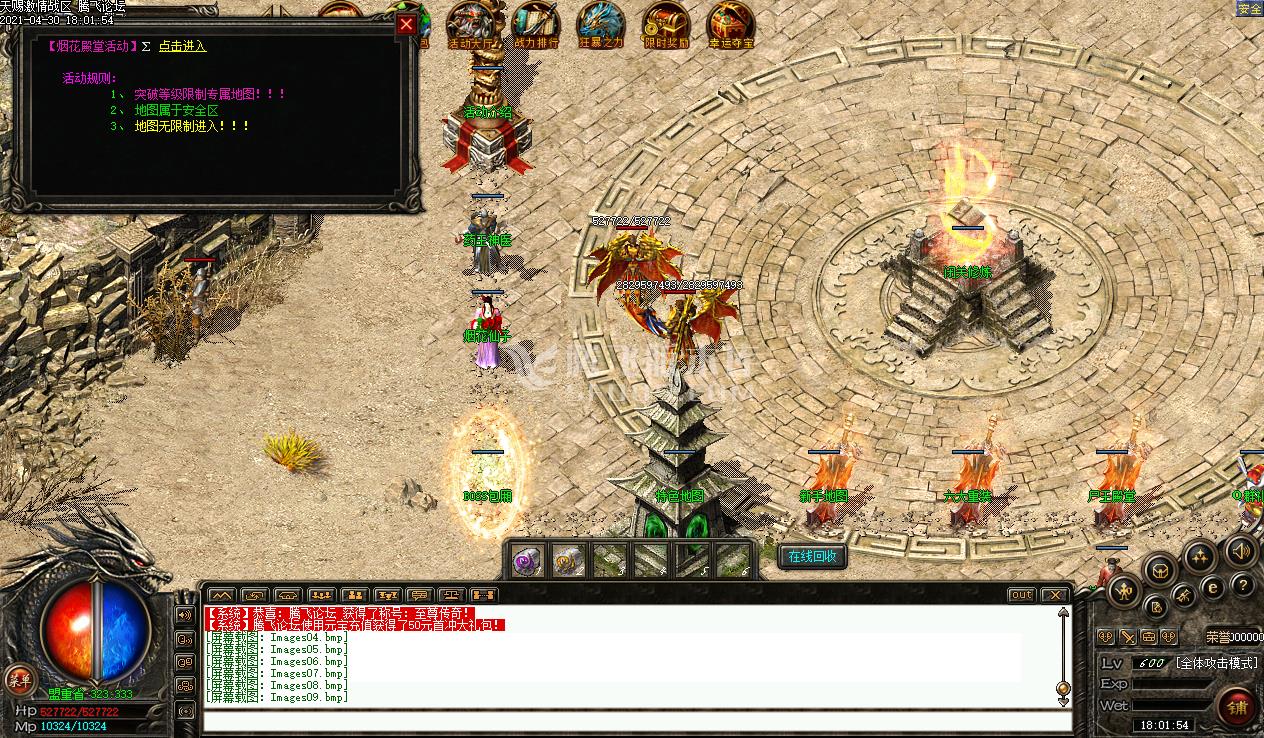This screenshot has height=738, width=1264.
Task: Open the 限时奖励 timed reward chest
Action: [666, 24]
